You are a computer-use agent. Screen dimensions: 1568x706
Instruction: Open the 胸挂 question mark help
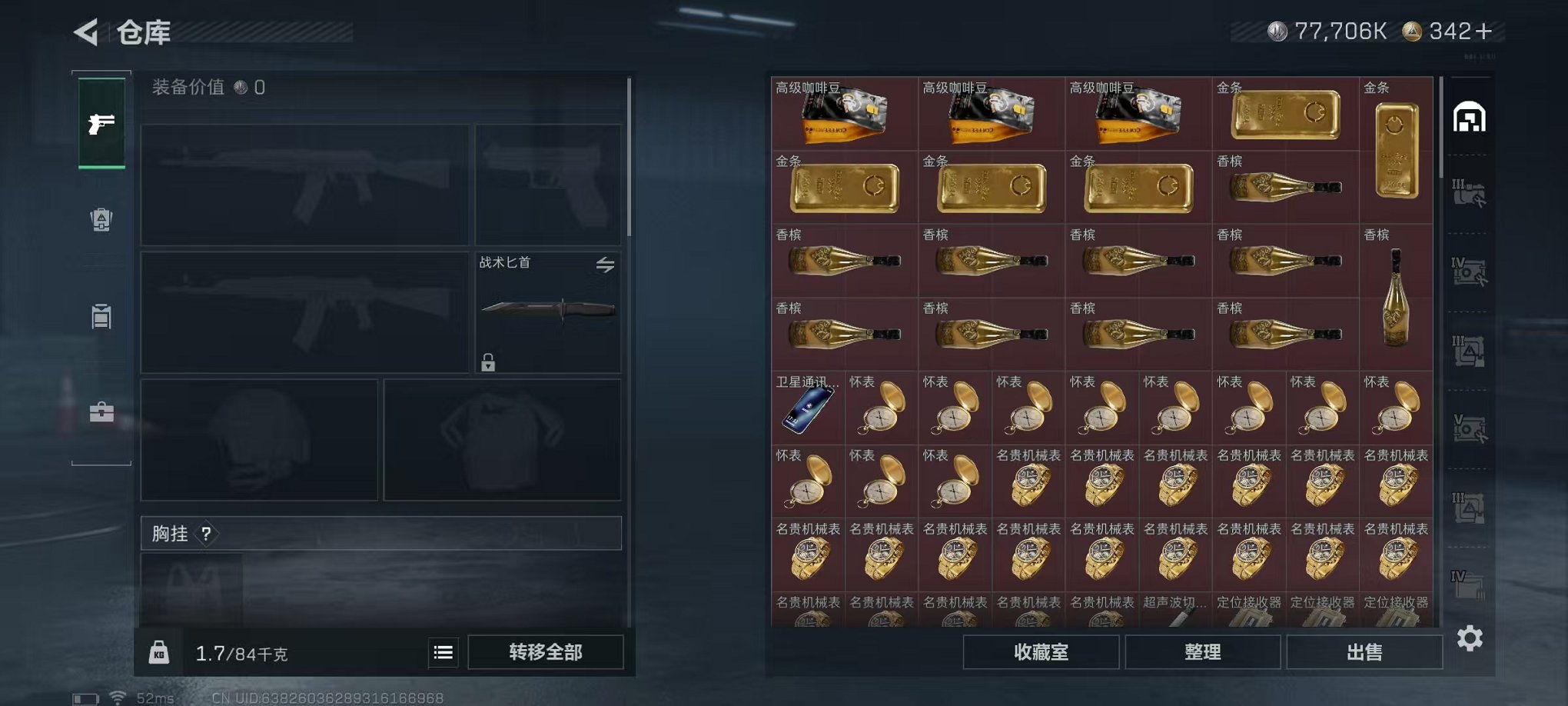click(208, 534)
